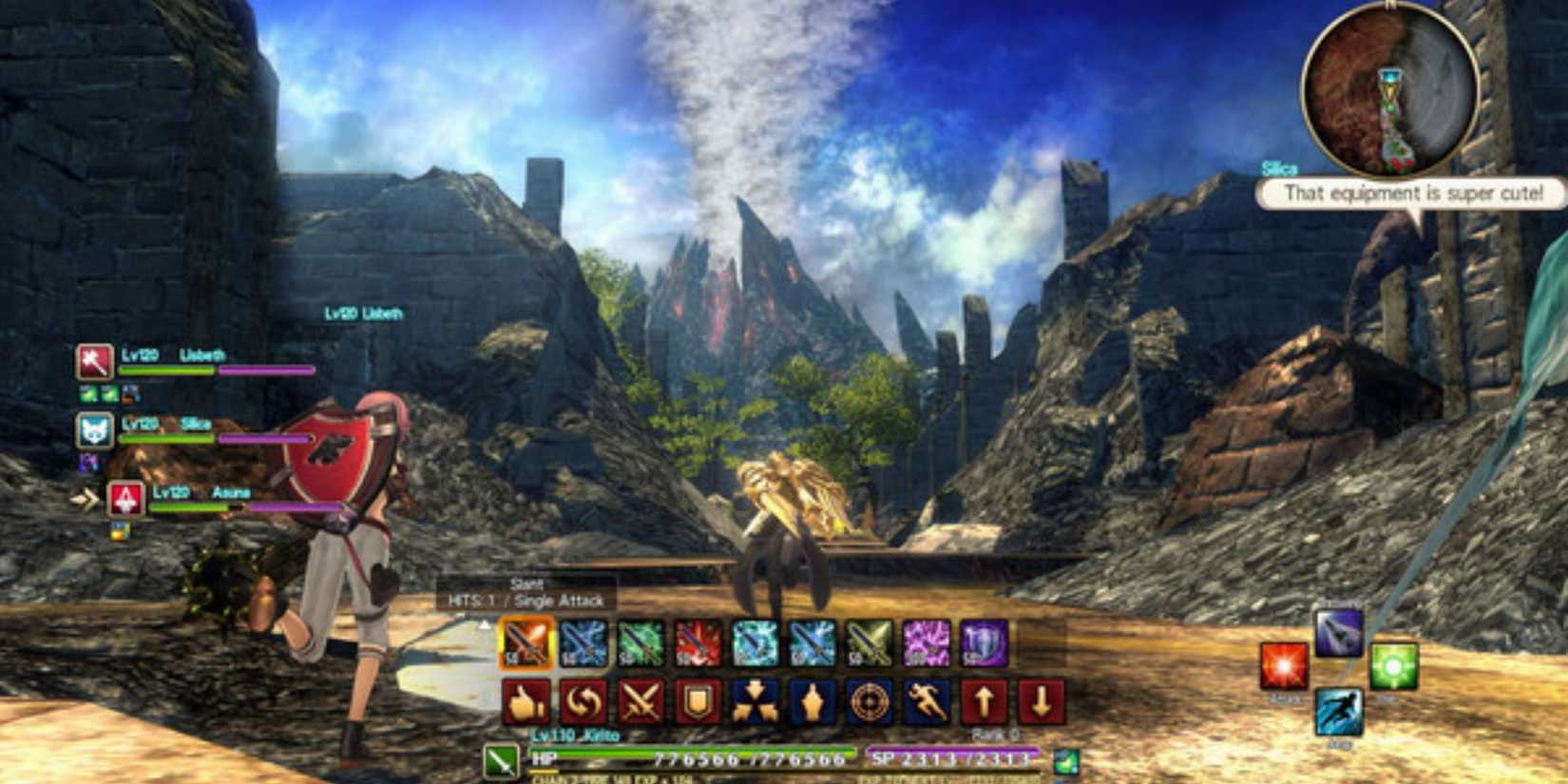The image size is (1568, 784).
Task: Click the blue sprint icon near the minimap
Action: click(1340, 713)
